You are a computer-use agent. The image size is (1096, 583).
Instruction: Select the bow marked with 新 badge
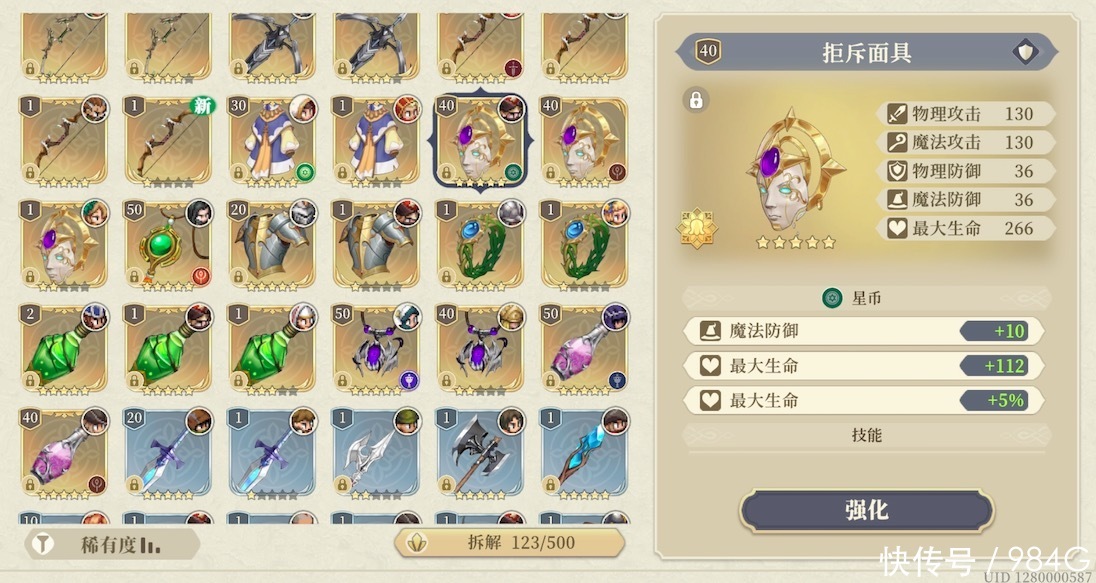[169, 138]
